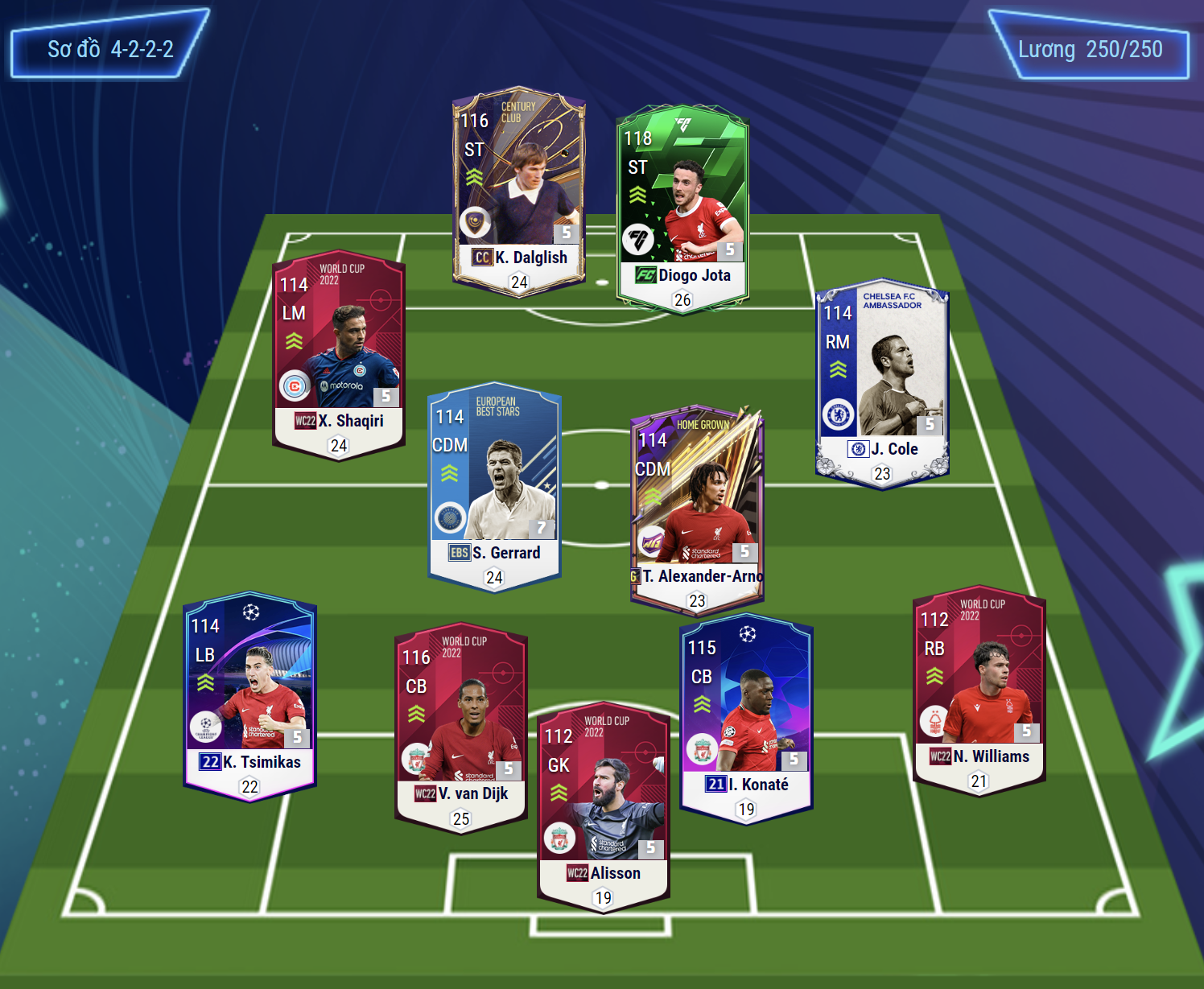Pick the I. Konaté centre back card
1204x989 pixels.
click(x=746, y=718)
